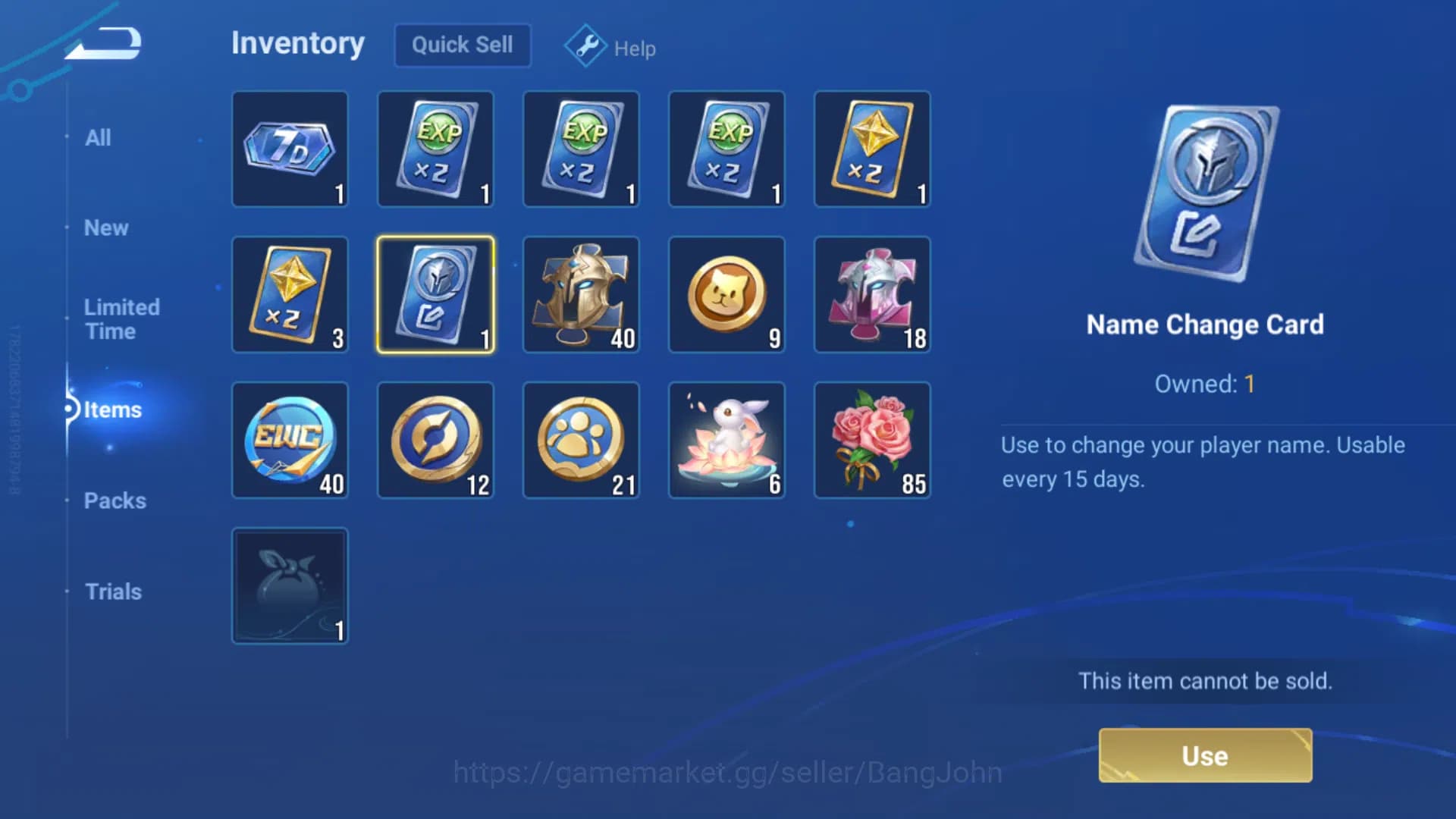Viewport: 1456px width, 819px height.
Task: Select the dark fruit item in last row
Action: coord(290,585)
